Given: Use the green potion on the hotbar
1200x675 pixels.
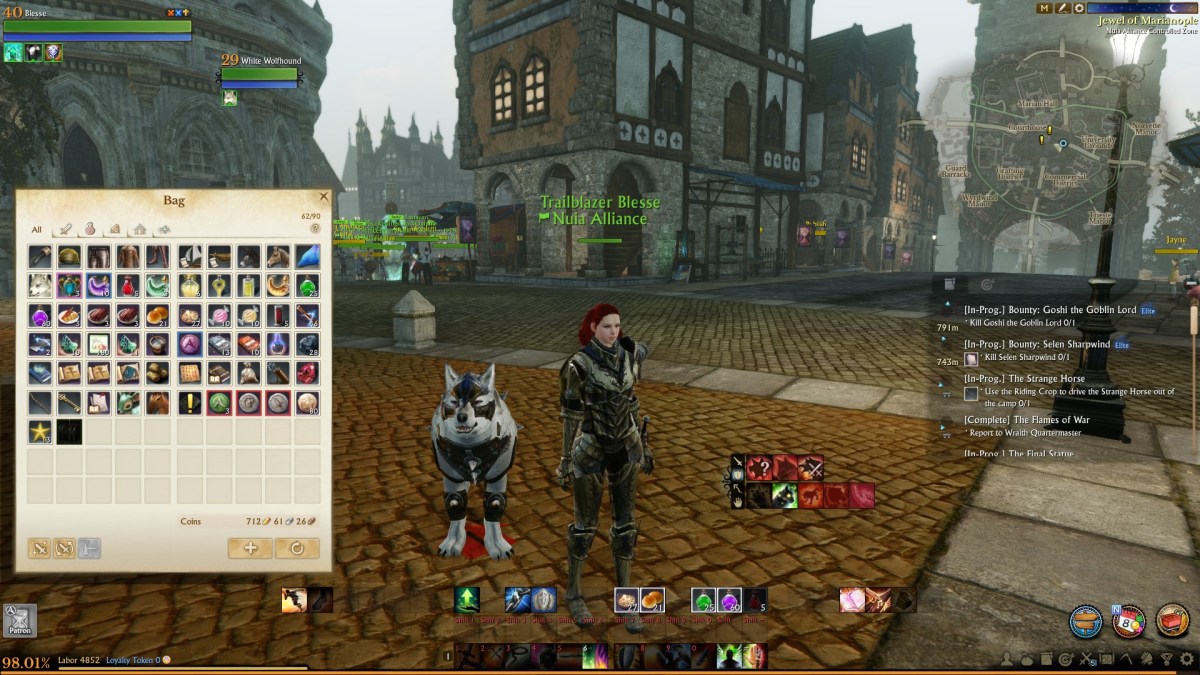Looking at the screenshot, I should click(x=704, y=600).
